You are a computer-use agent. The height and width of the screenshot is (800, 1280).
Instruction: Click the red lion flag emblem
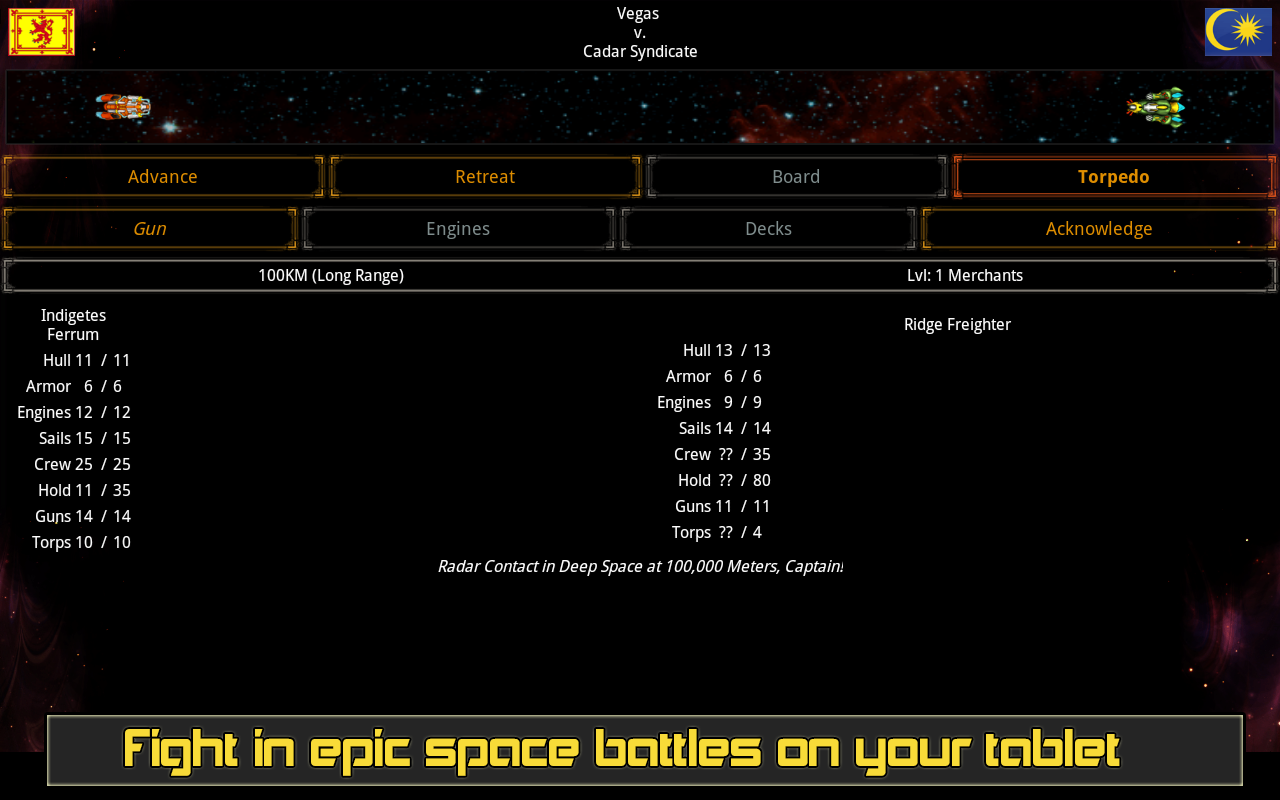[x=40, y=30]
